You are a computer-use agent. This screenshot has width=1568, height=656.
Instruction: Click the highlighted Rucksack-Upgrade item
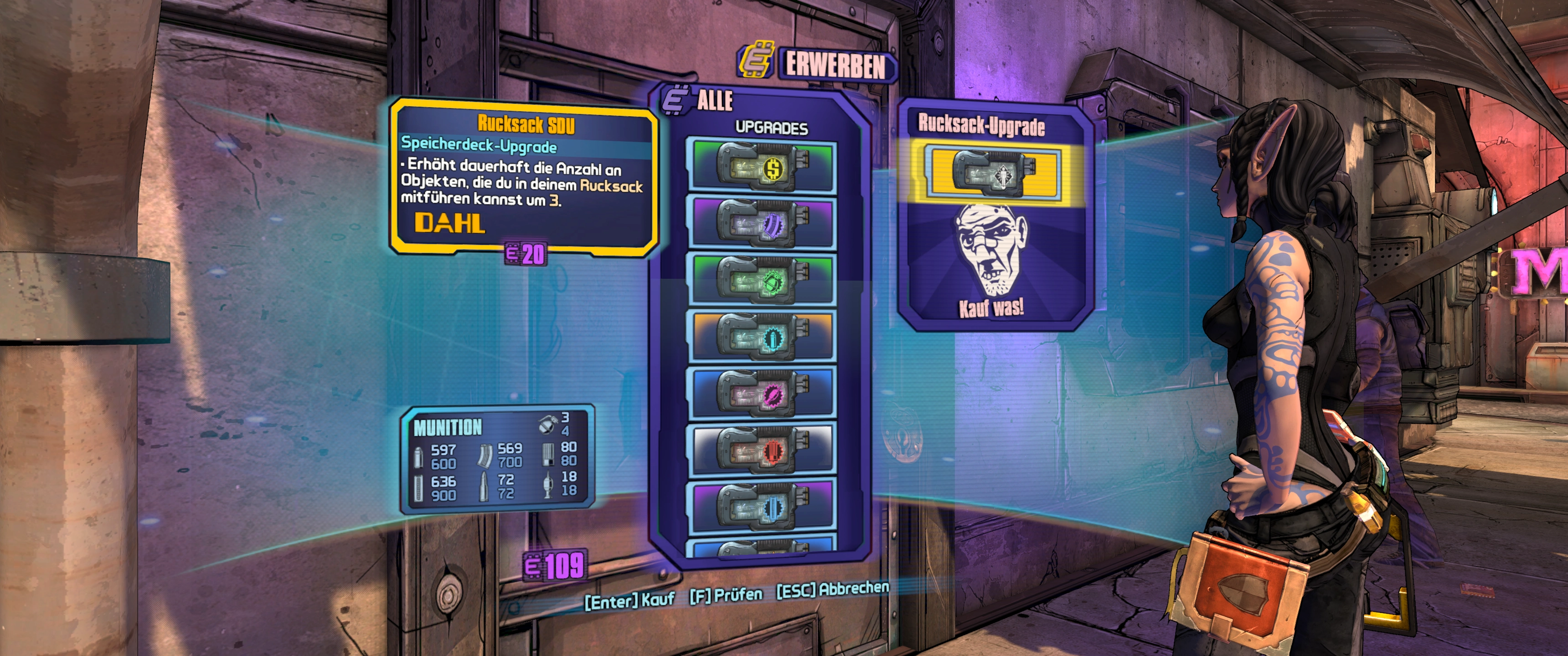click(x=993, y=173)
